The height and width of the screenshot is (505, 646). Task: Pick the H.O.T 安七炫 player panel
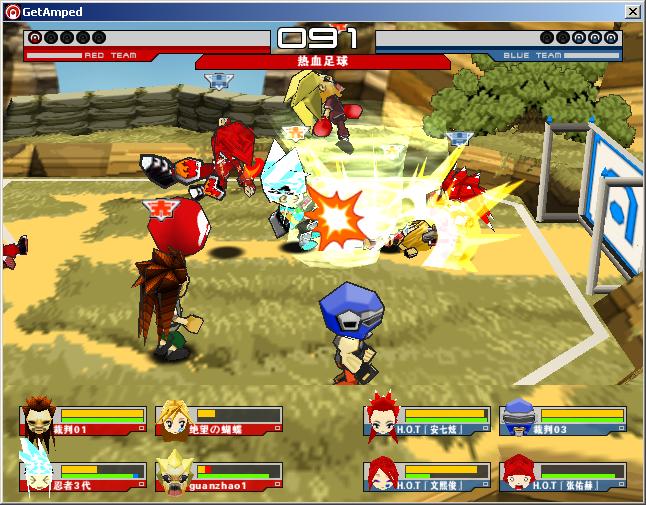tap(427, 419)
